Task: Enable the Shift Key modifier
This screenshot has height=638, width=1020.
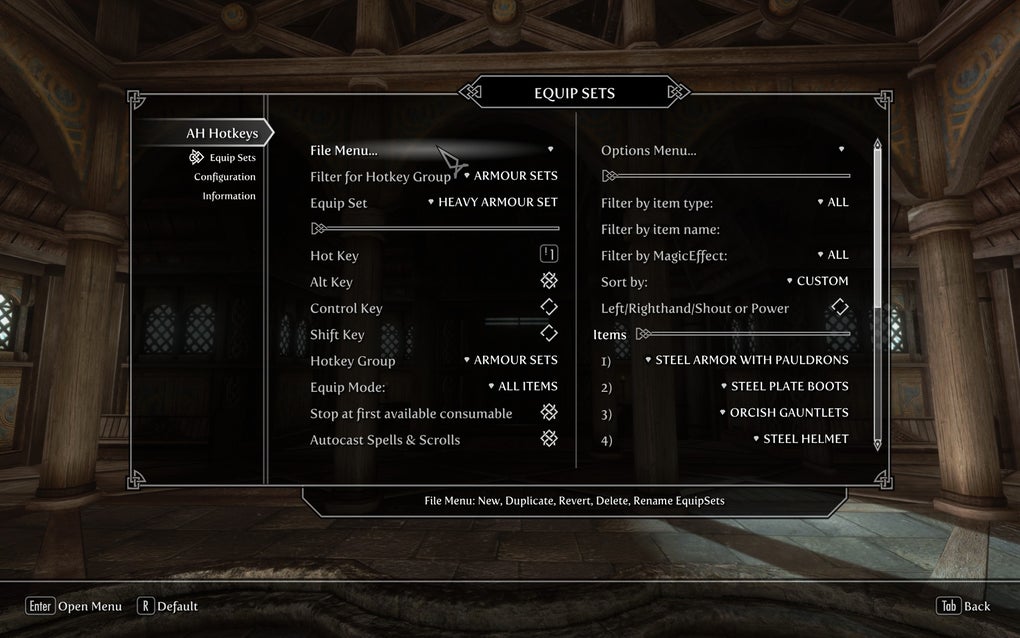Action: point(549,334)
